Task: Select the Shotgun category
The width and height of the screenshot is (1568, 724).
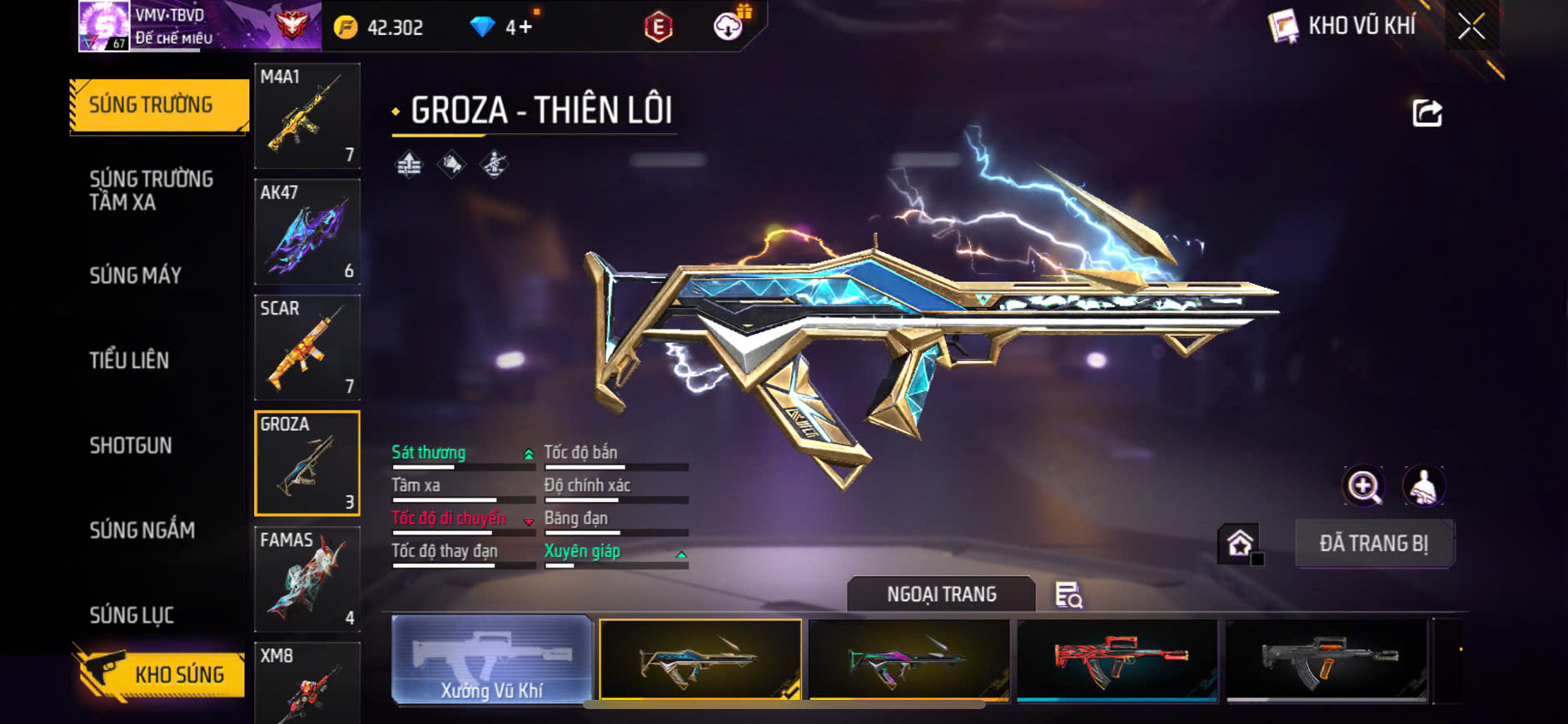Action: pyautogui.click(x=131, y=445)
